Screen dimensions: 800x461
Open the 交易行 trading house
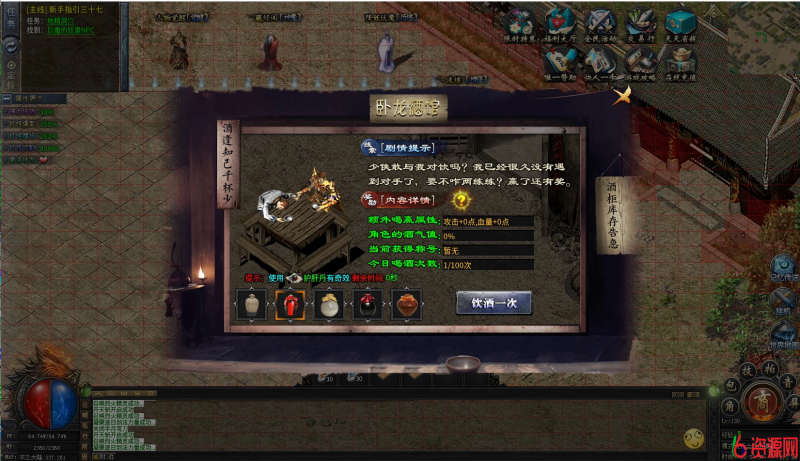pos(641,24)
